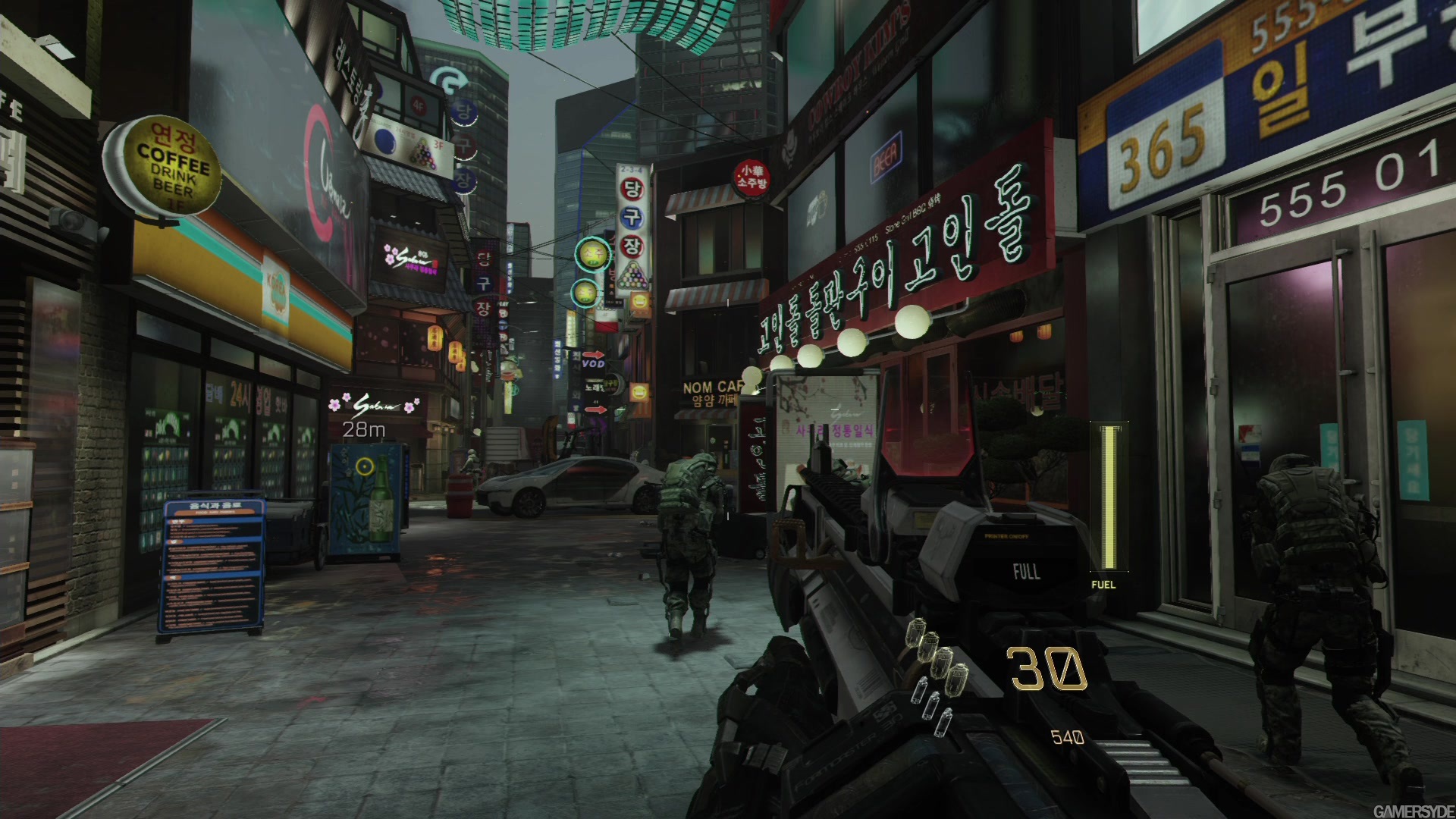This screenshot has height=819, width=1456.
Task: Click the yellow objective waypoint marker
Action: [x=365, y=466]
